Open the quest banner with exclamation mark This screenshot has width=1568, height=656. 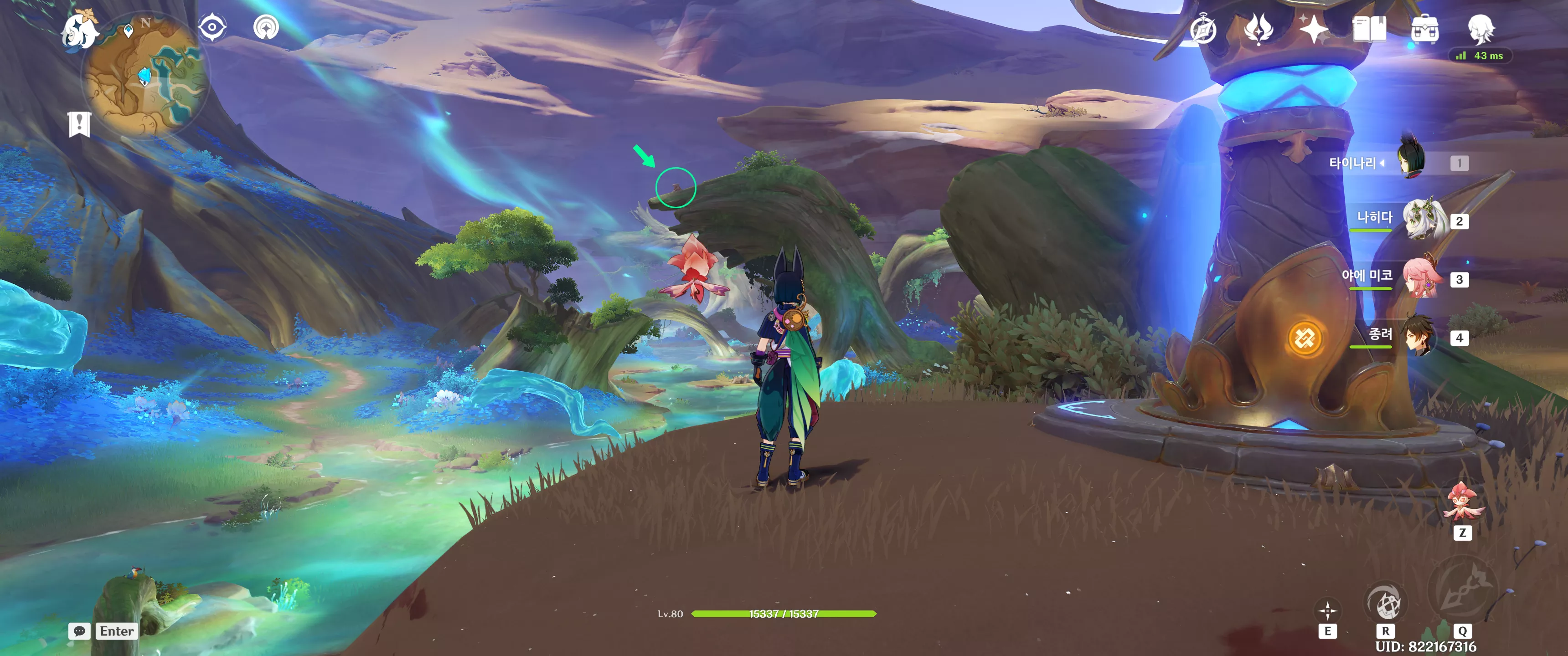(x=79, y=124)
